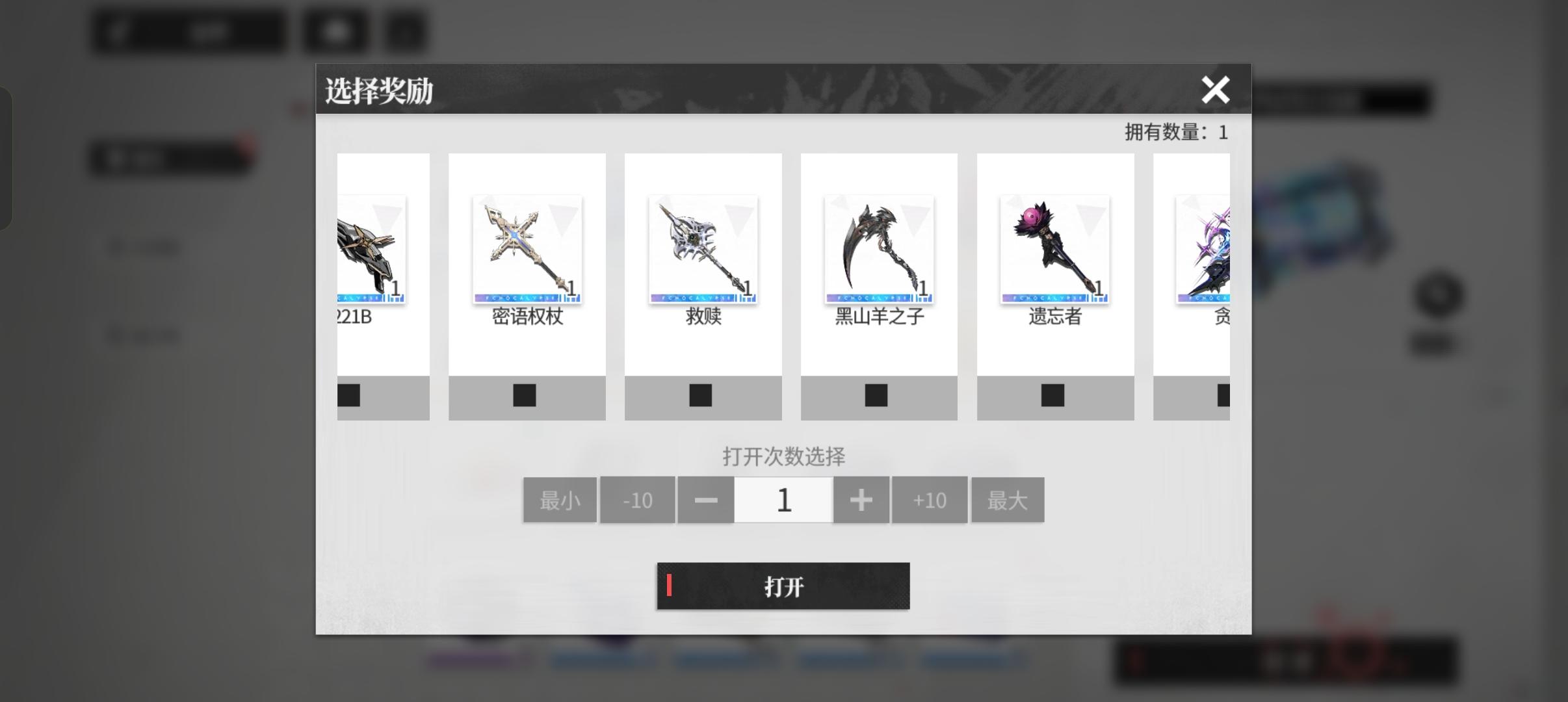This screenshot has height=702, width=1568.
Task: Click 最大 to set maximum open count
Action: 1008,499
